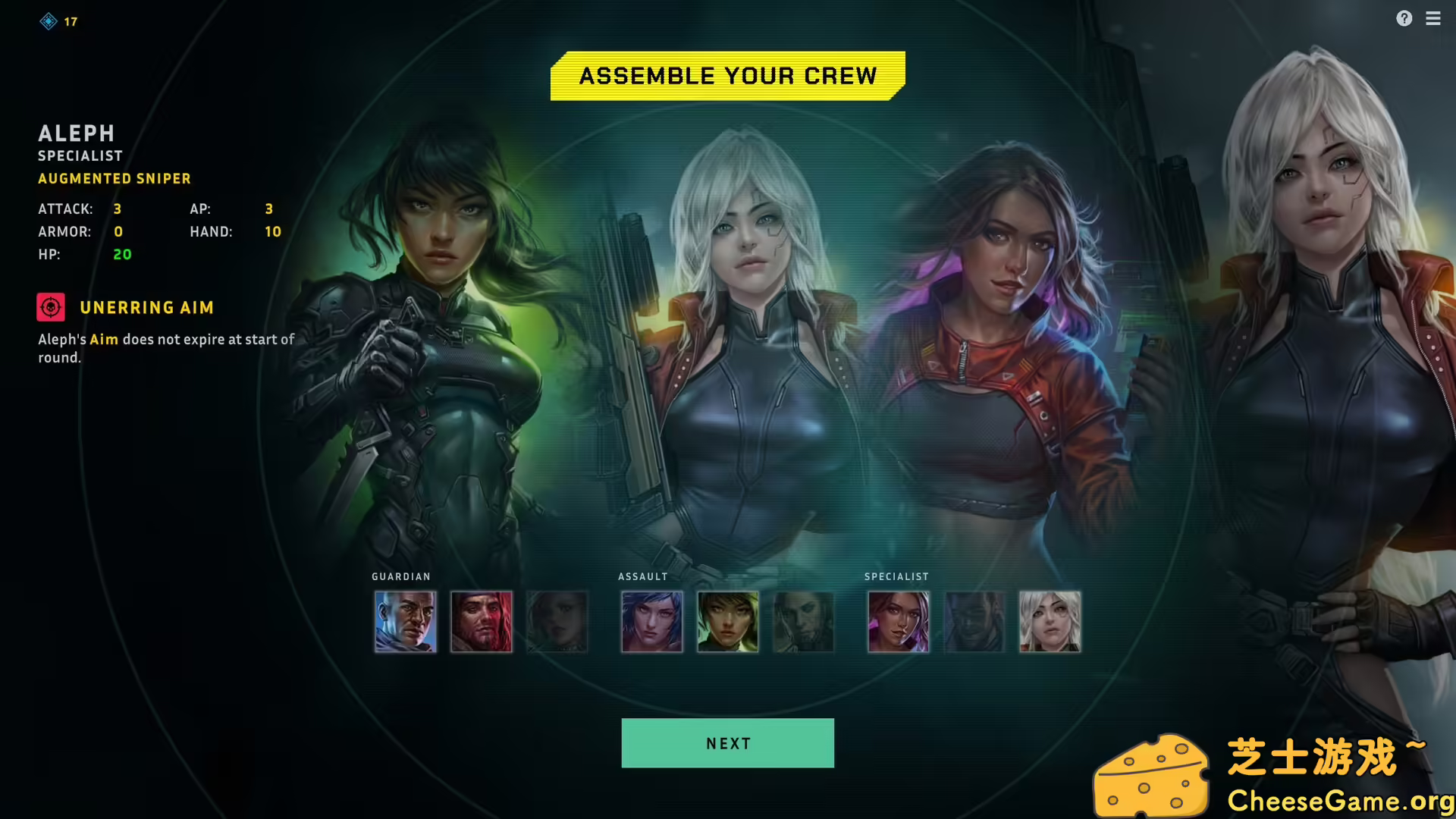Click the Unerring Aim ability icon

(x=50, y=306)
